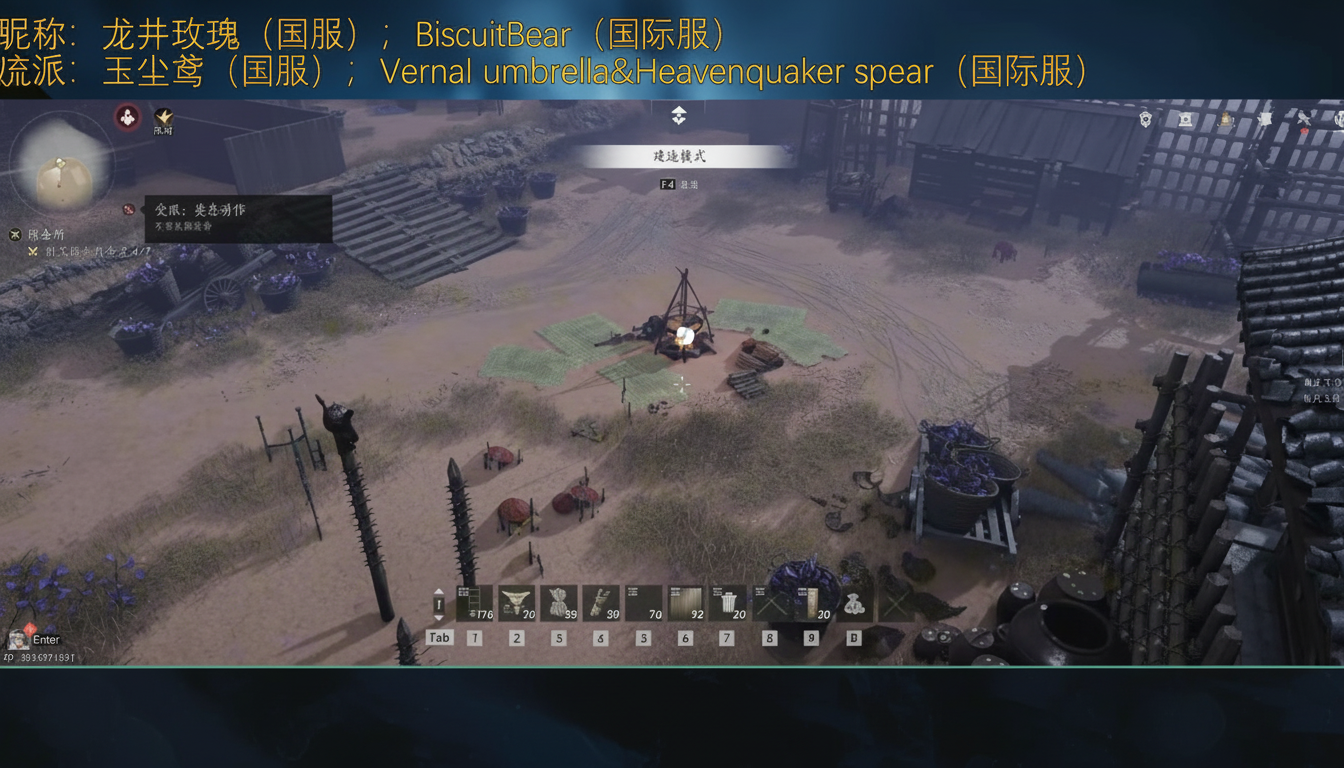Screen dimensions: 1344x768
Task: Click the golden bell notification icon
Action: pyautogui.click(x=1225, y=120)
